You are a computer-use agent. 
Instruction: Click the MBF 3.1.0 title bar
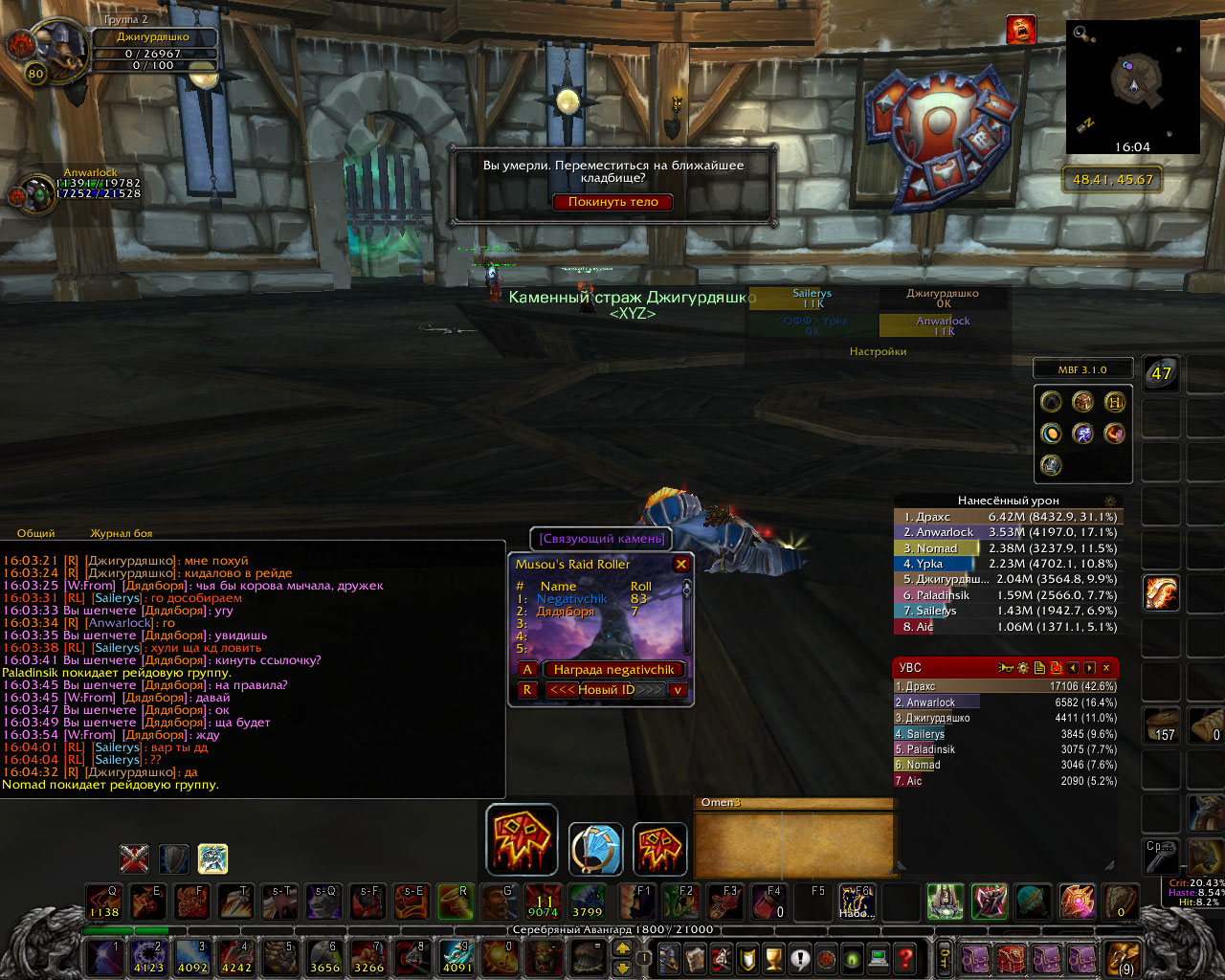tap(1082, 369)
